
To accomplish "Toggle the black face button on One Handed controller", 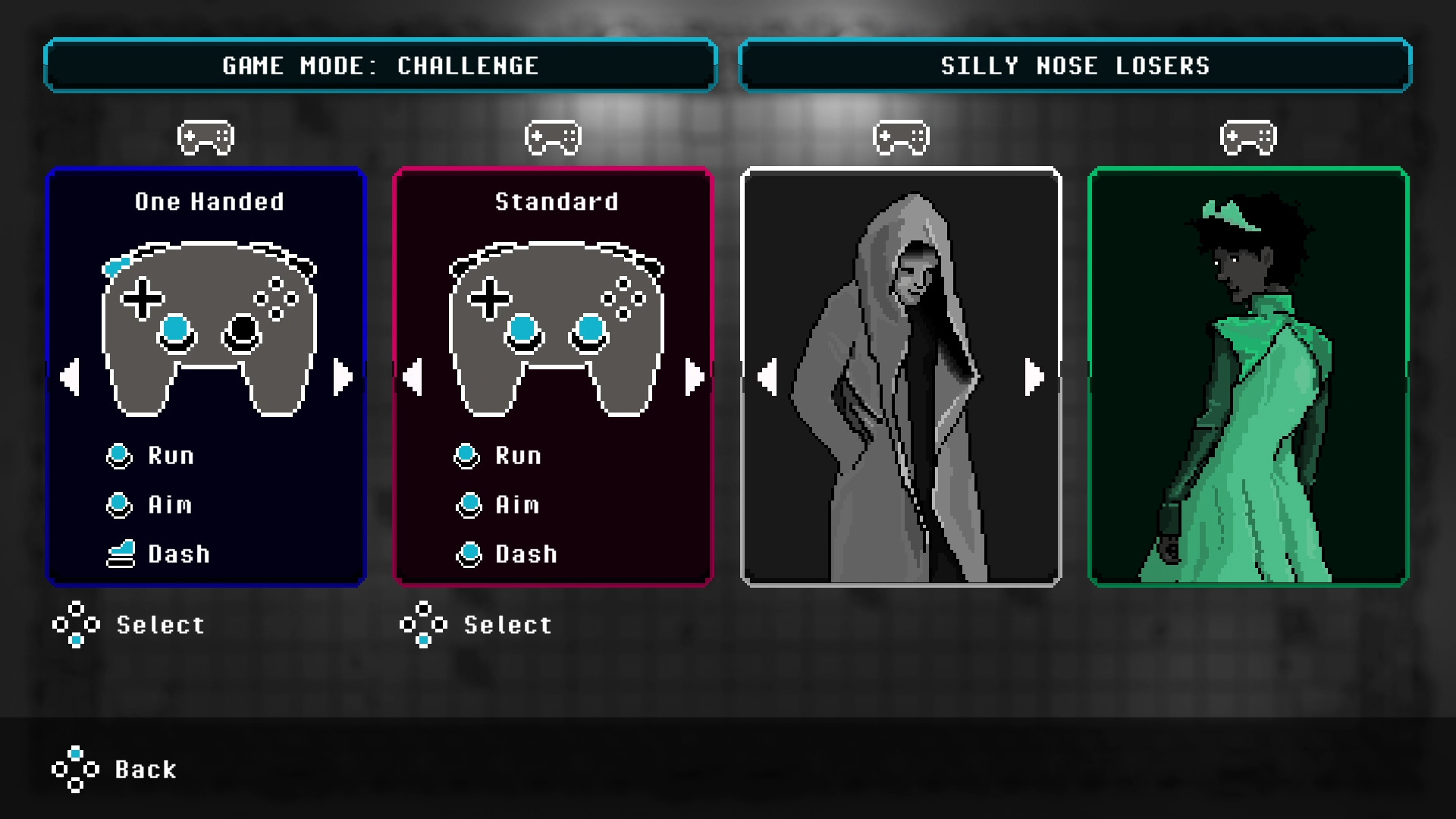I will click(242, 329).
